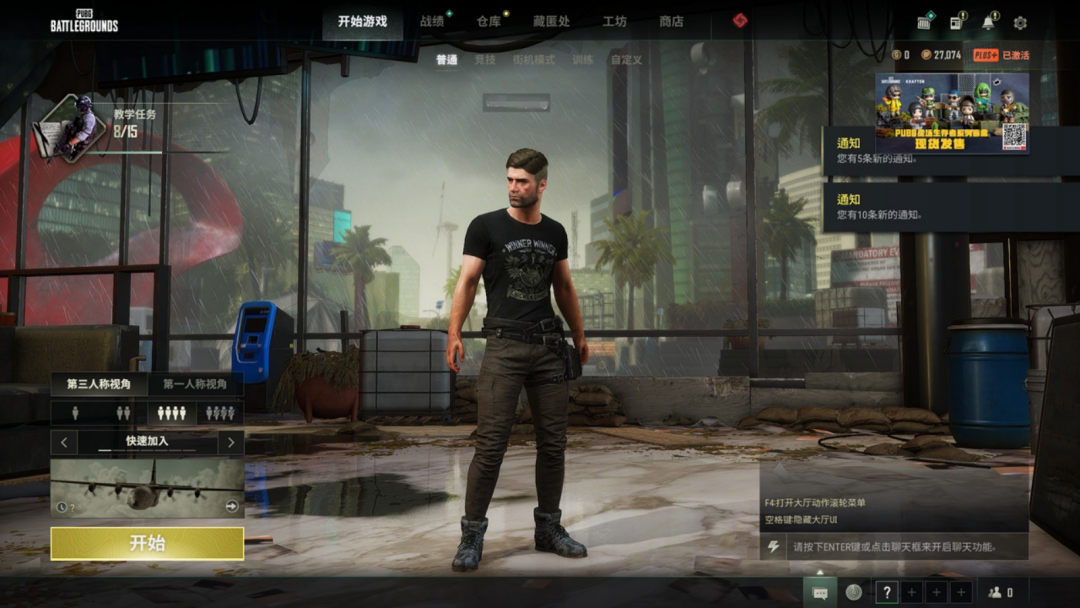The image size is (1080, 608).
Task: Click the right arrow next to 快速加入
Action: pos(232,442)
